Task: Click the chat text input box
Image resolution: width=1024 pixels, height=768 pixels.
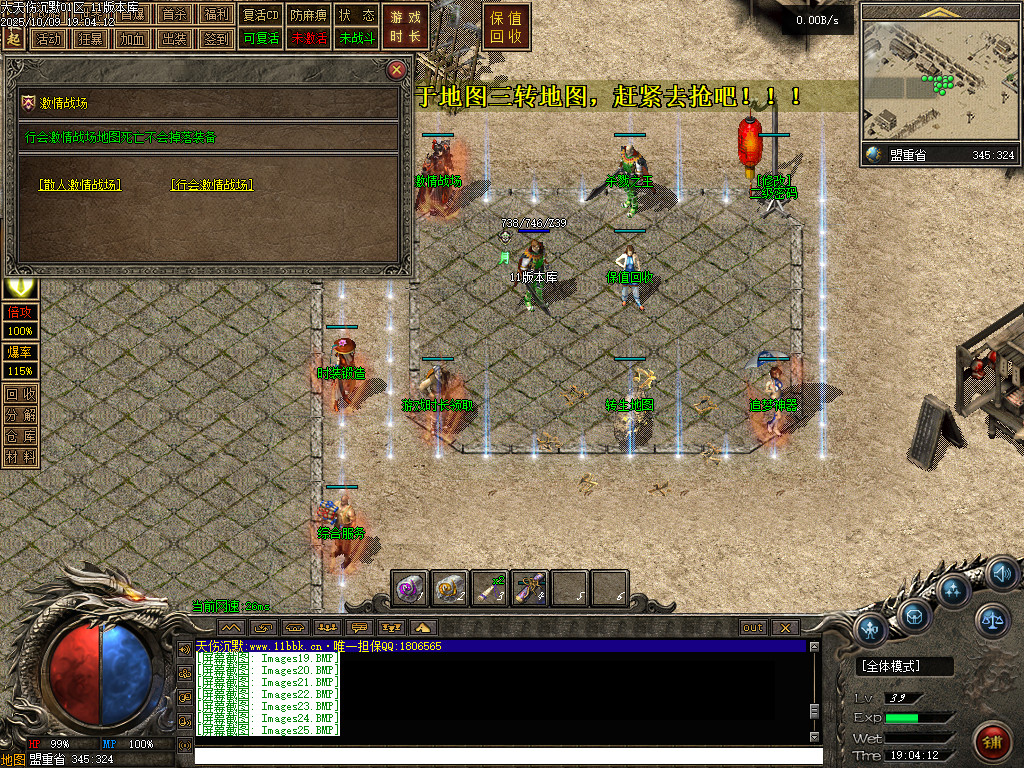Action: [500, 756]
